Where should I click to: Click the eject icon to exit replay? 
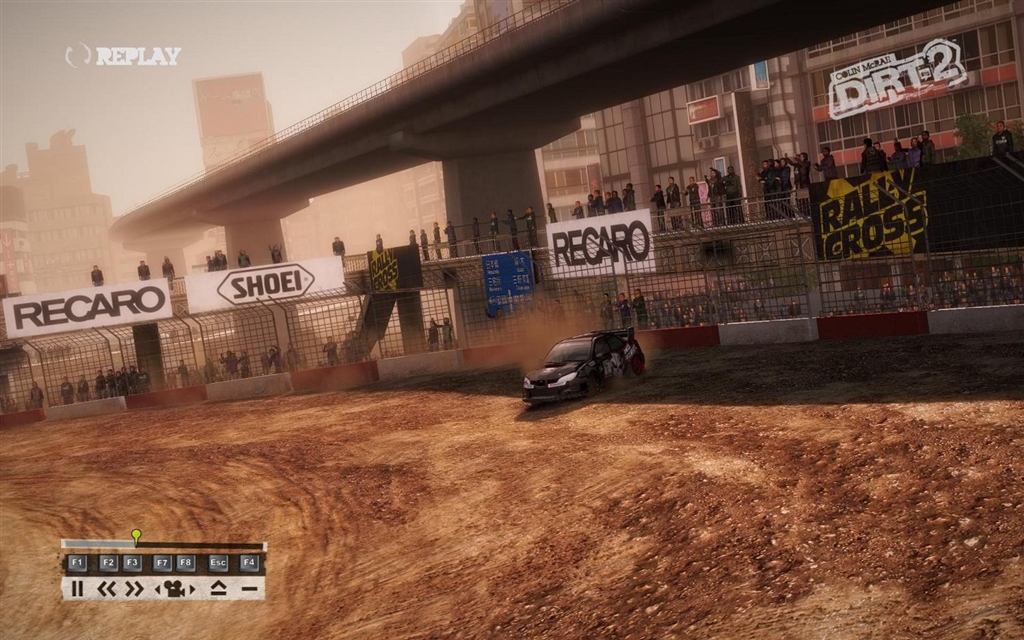[218, 588]
